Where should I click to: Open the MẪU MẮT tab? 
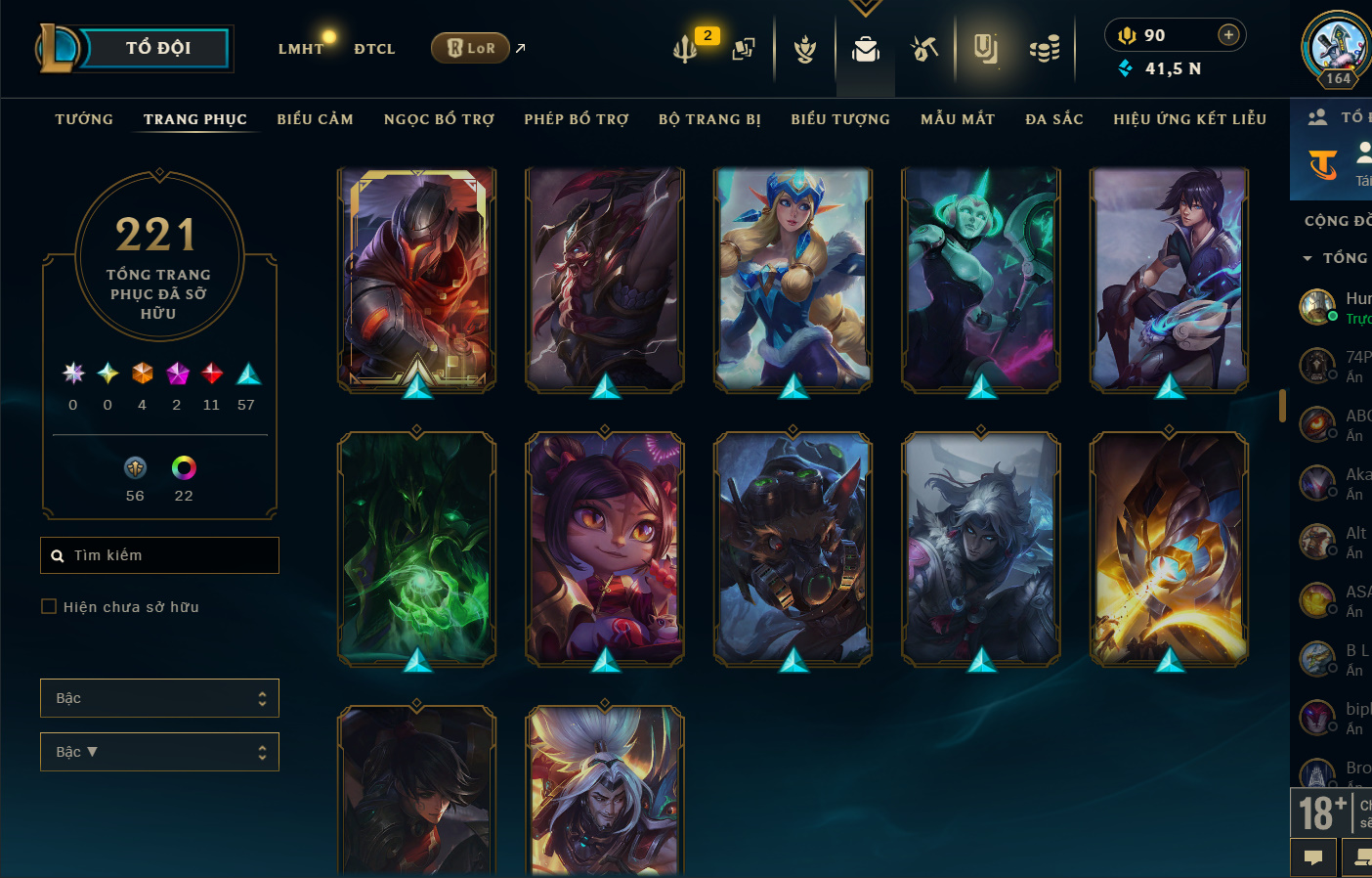point(958,119)
